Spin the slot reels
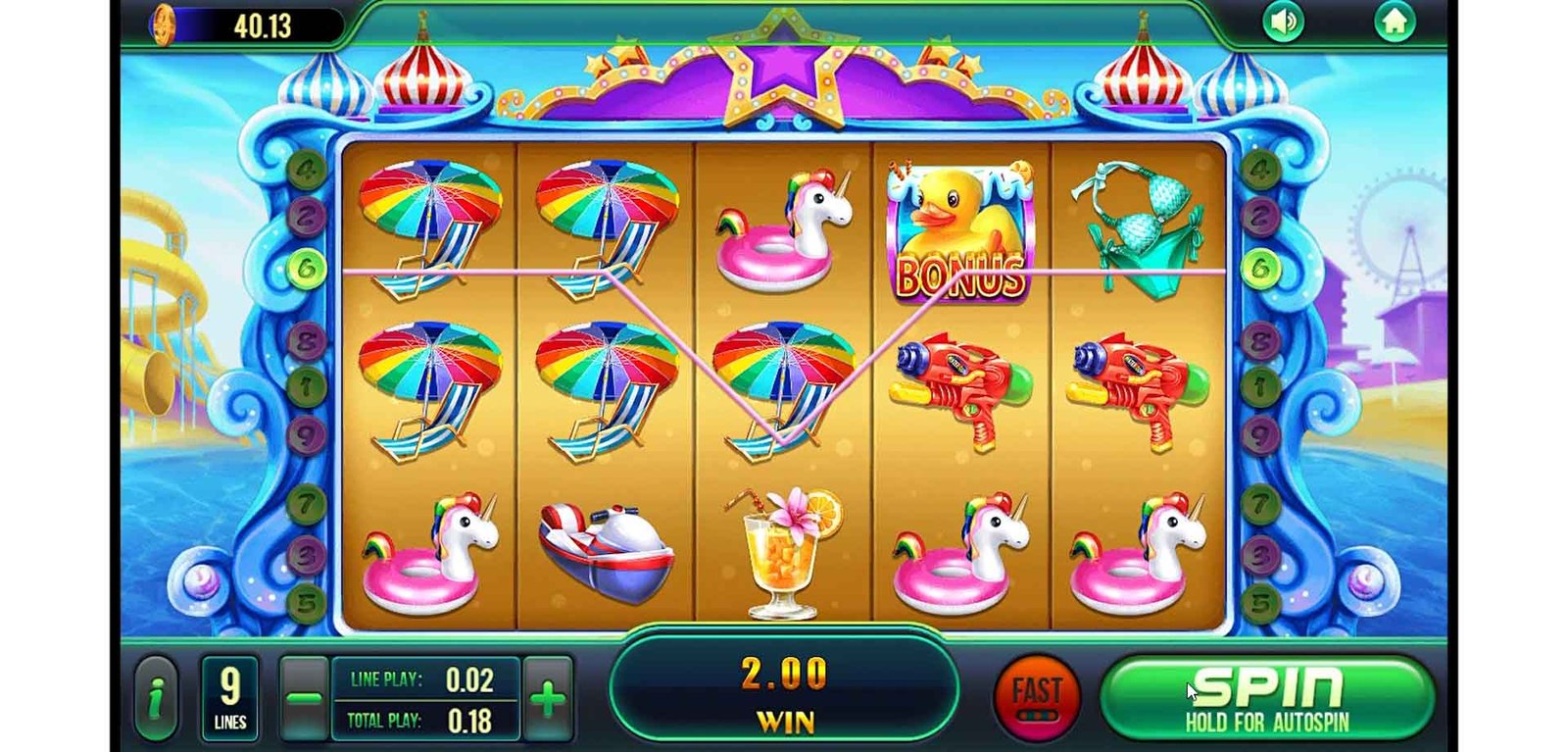The width and height of the screenshot is (1568, 752). (x=1267, y=698)
